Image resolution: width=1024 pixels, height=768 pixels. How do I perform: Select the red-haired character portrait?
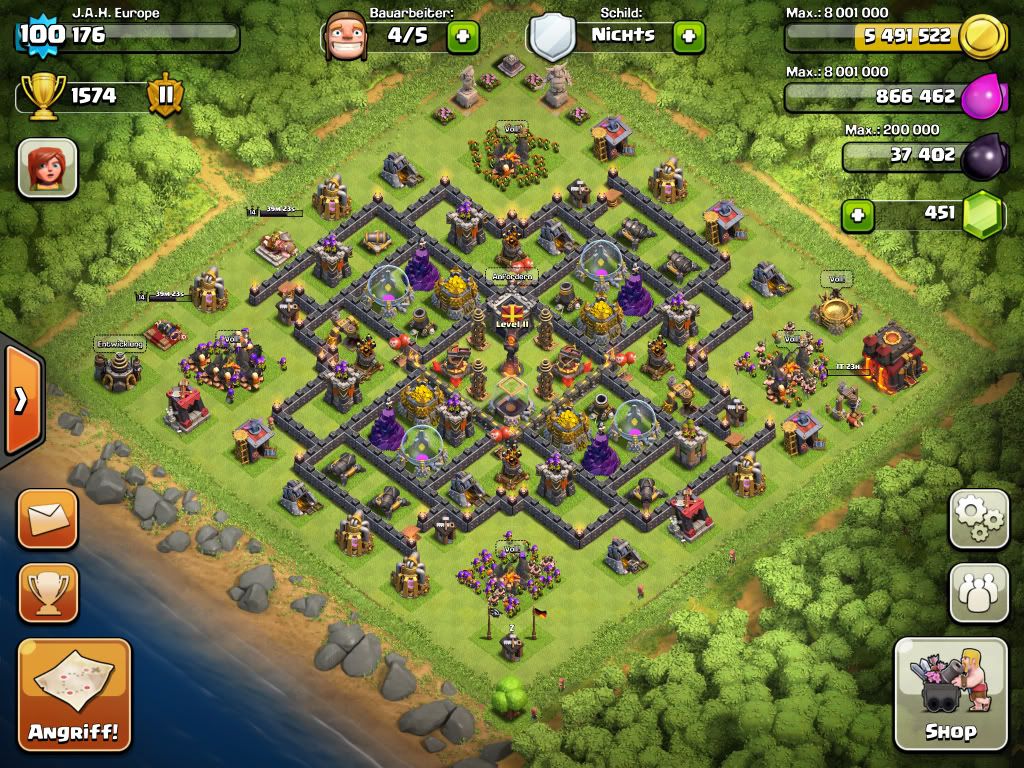click(x=47, y=167)
